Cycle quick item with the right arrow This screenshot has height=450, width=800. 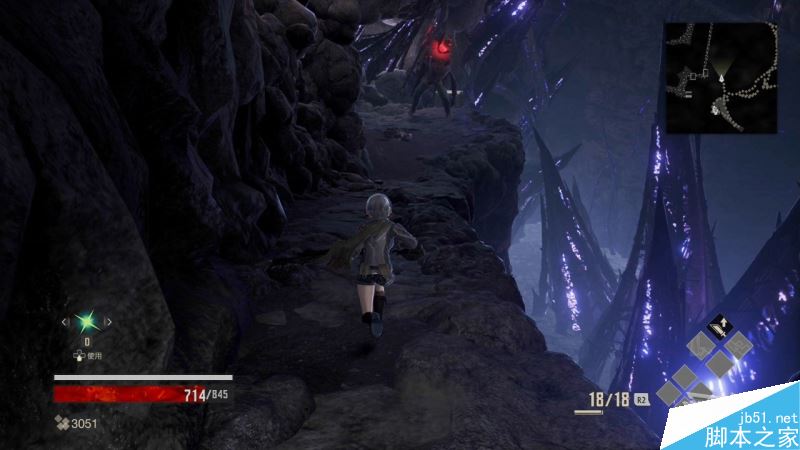coord(109,321)
